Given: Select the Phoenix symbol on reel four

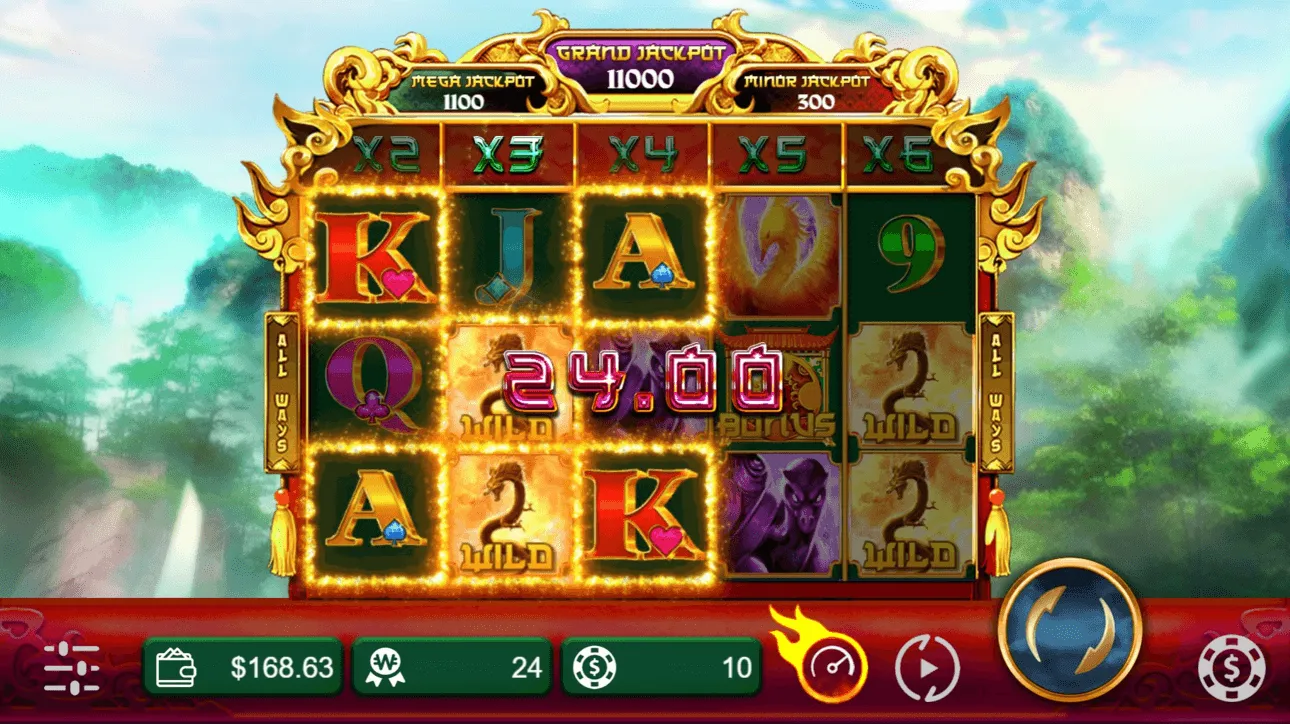Looking at the screenshot, I should click(778, 255).
